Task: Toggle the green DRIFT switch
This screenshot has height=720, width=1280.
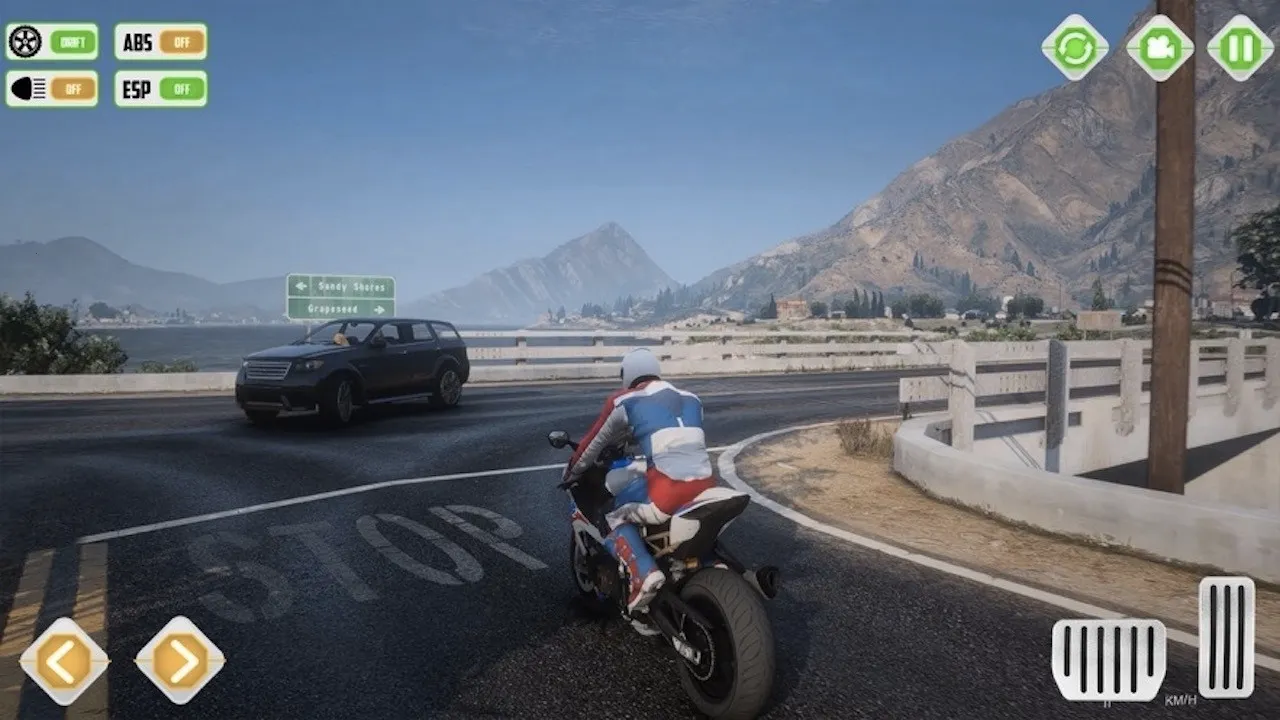Action: point(72,43)
